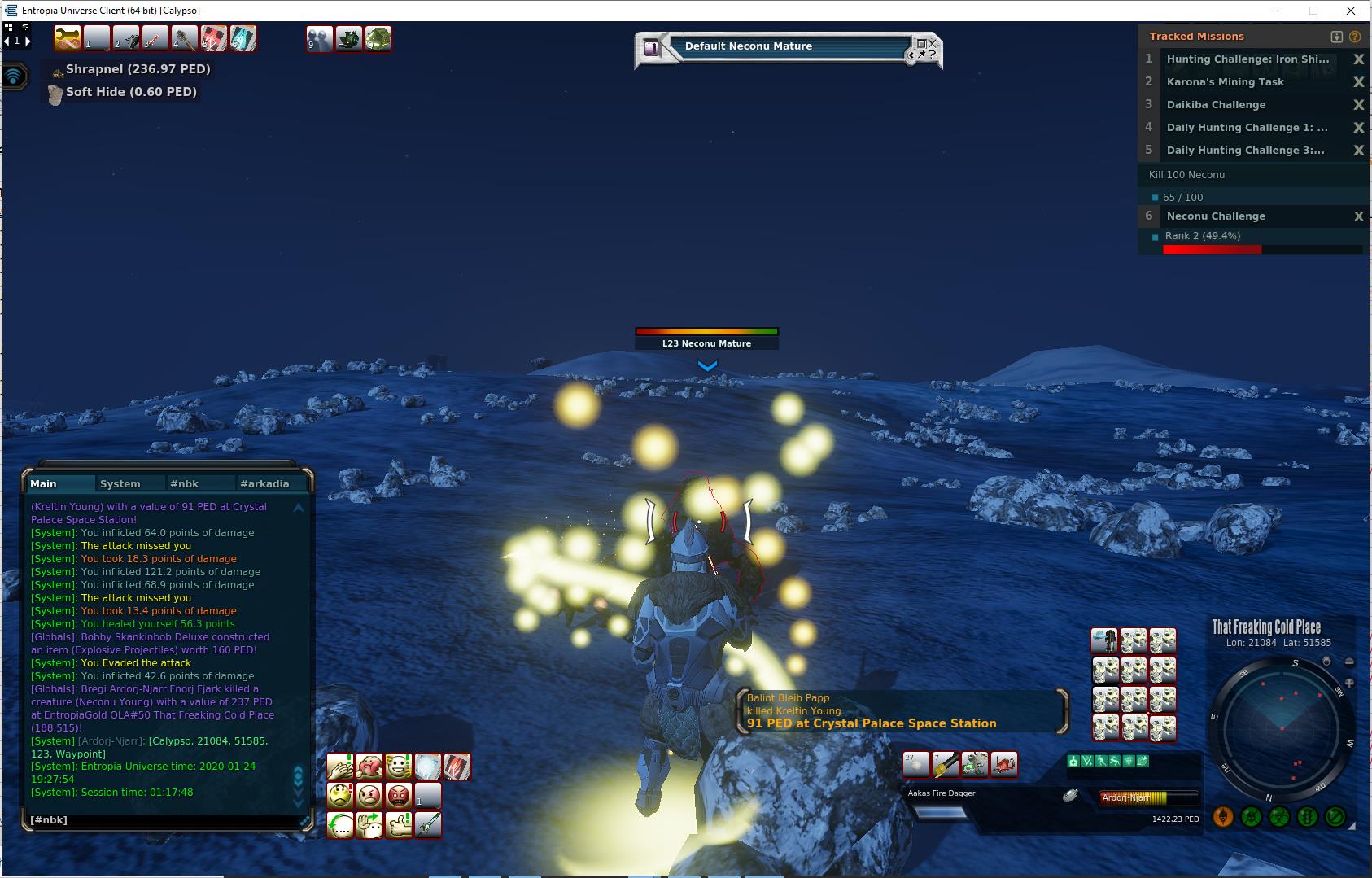
Task: Select the red creature quick slot icon
Action: (1004, 764)
